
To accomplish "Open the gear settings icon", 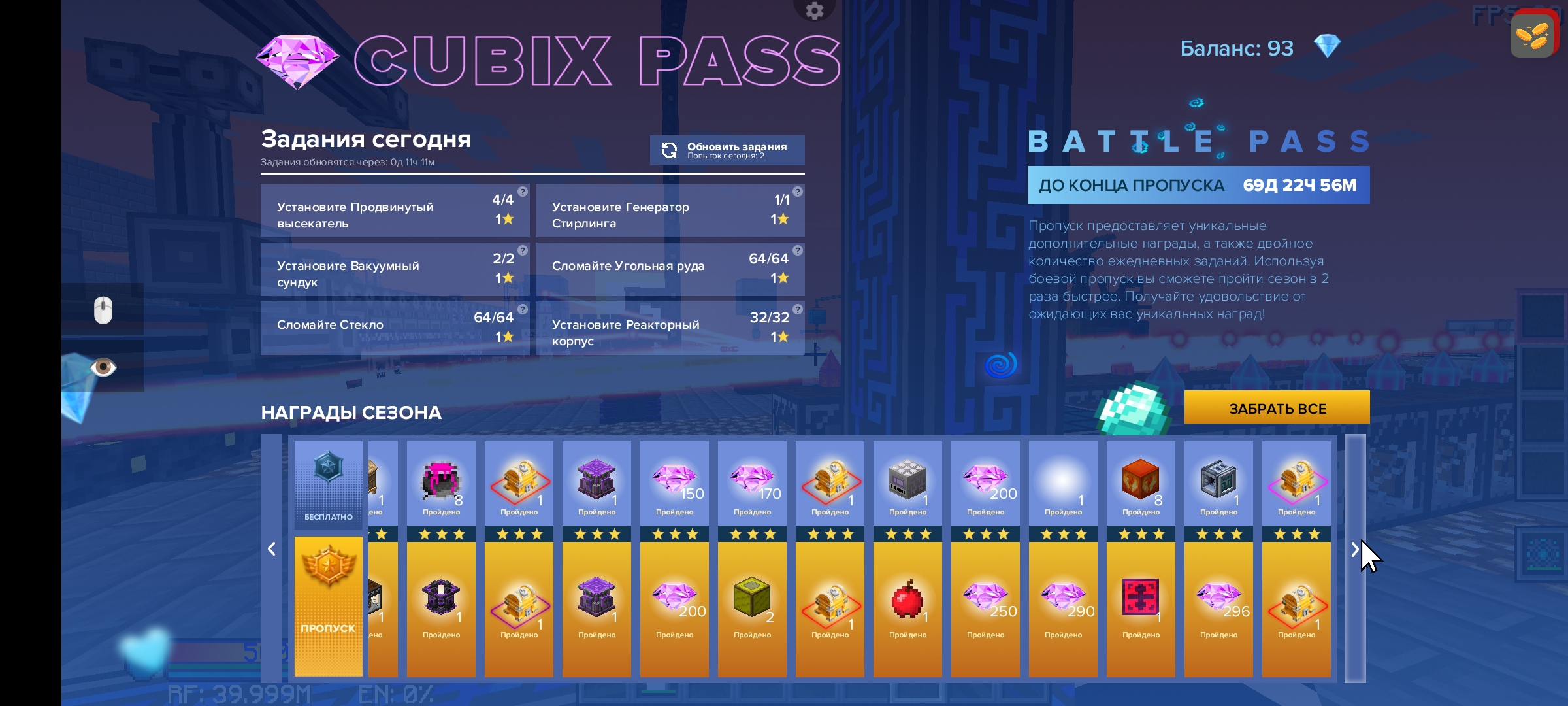I will (814, 10).
